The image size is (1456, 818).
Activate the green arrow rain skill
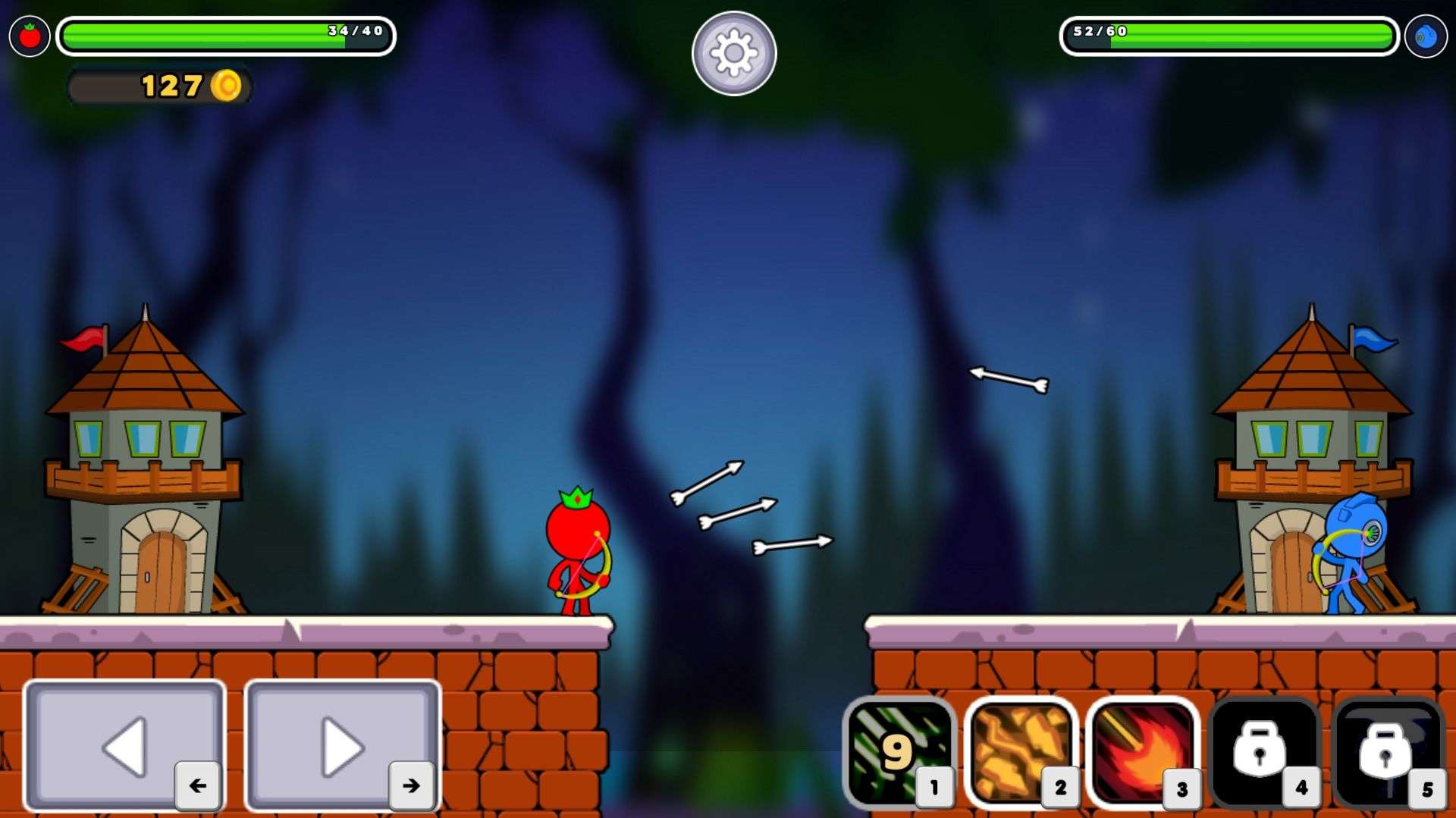click(899, 751)
